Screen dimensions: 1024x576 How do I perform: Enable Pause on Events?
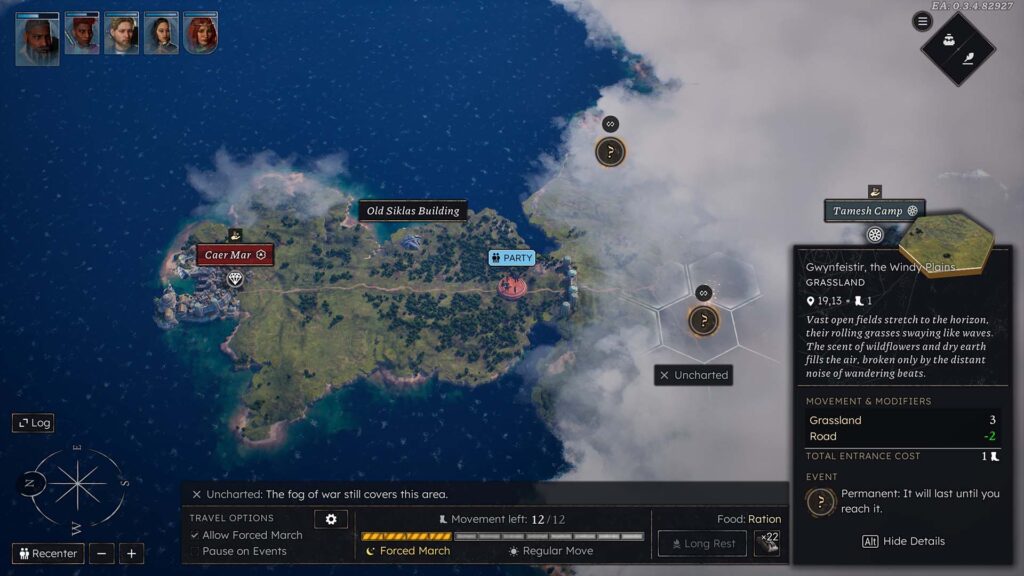point(195,551)
